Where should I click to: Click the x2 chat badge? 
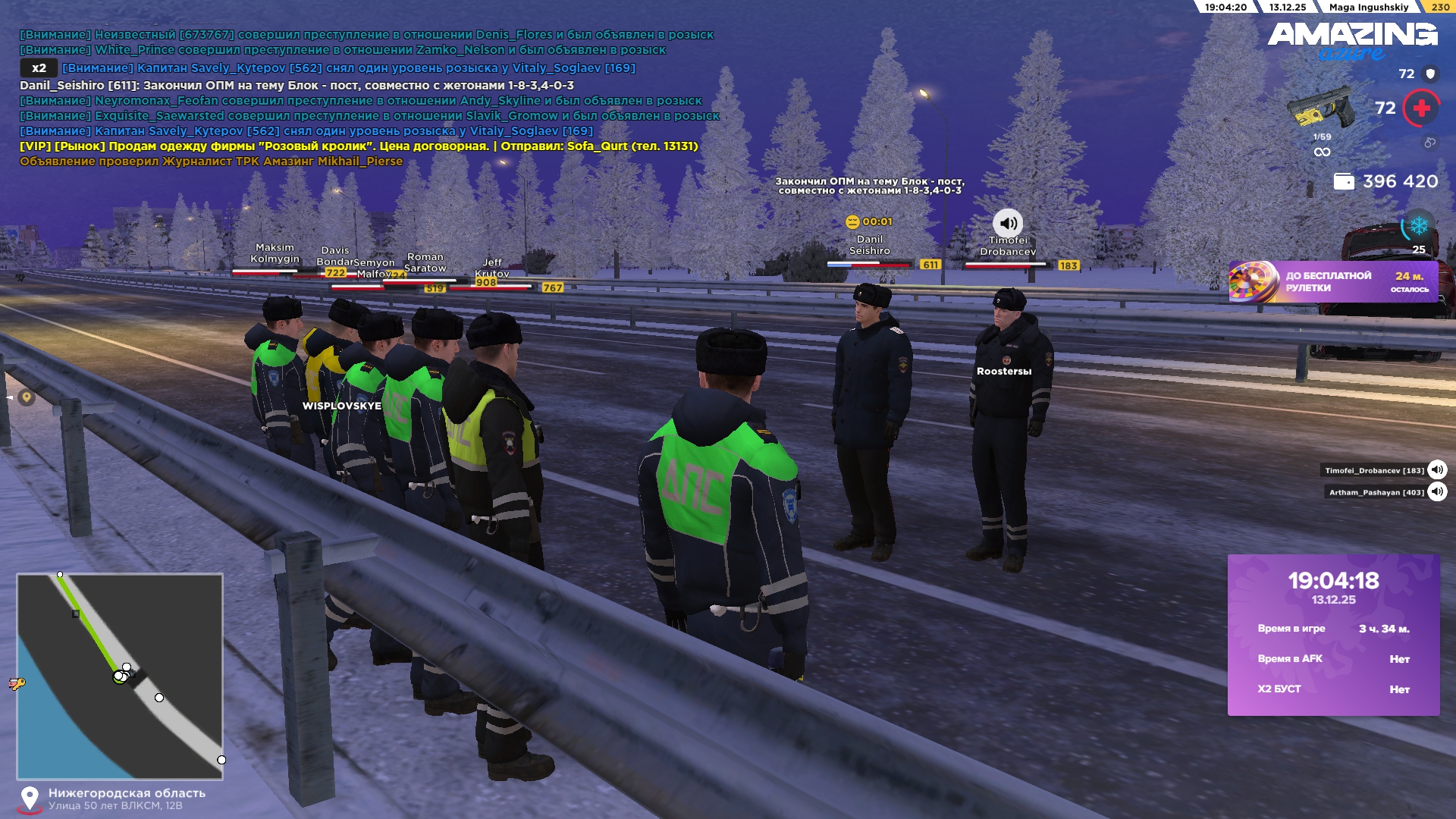click(x=39, y=68)
